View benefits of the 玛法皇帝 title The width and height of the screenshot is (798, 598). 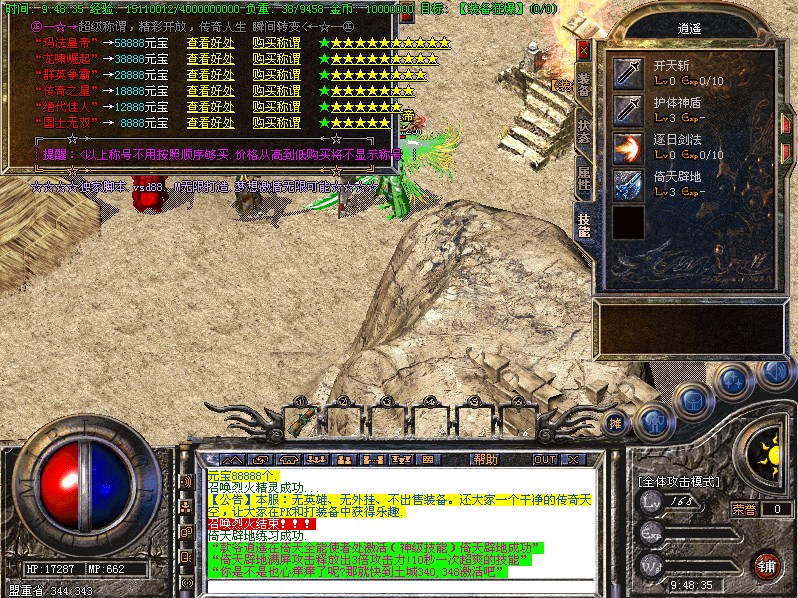point(210,44)
